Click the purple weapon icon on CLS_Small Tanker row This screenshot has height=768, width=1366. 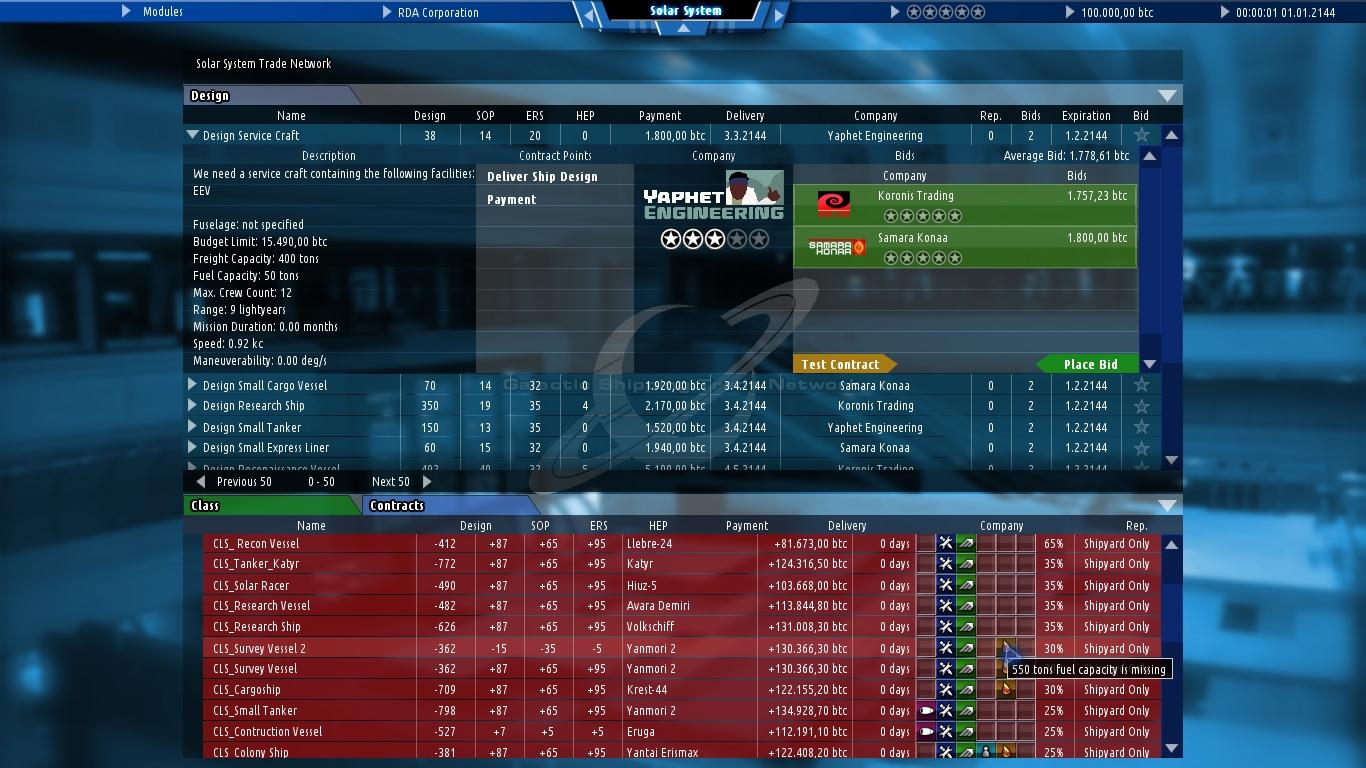pyautogui.click(x=925, y=710)
